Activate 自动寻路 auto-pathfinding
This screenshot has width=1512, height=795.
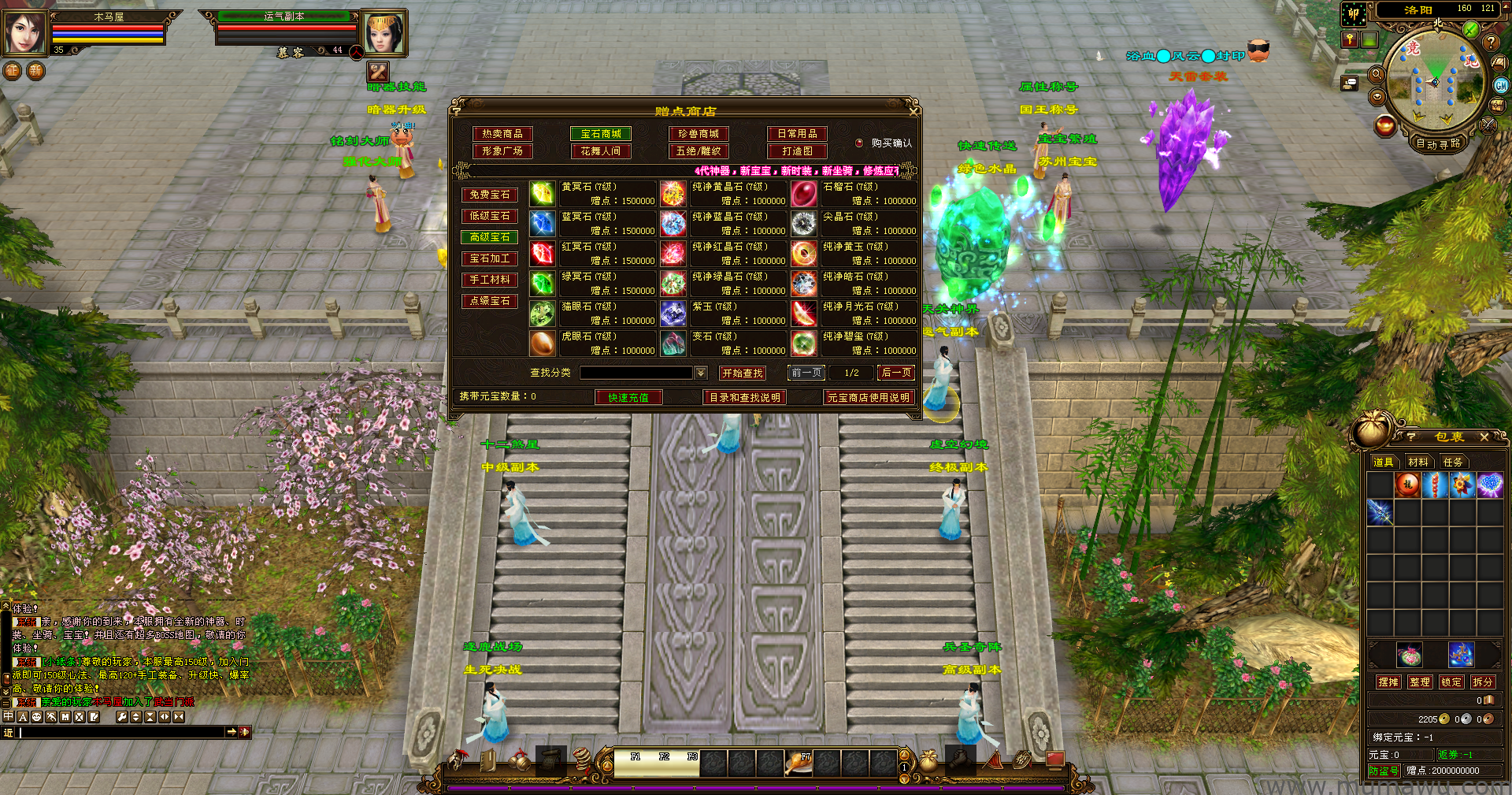1438,143
